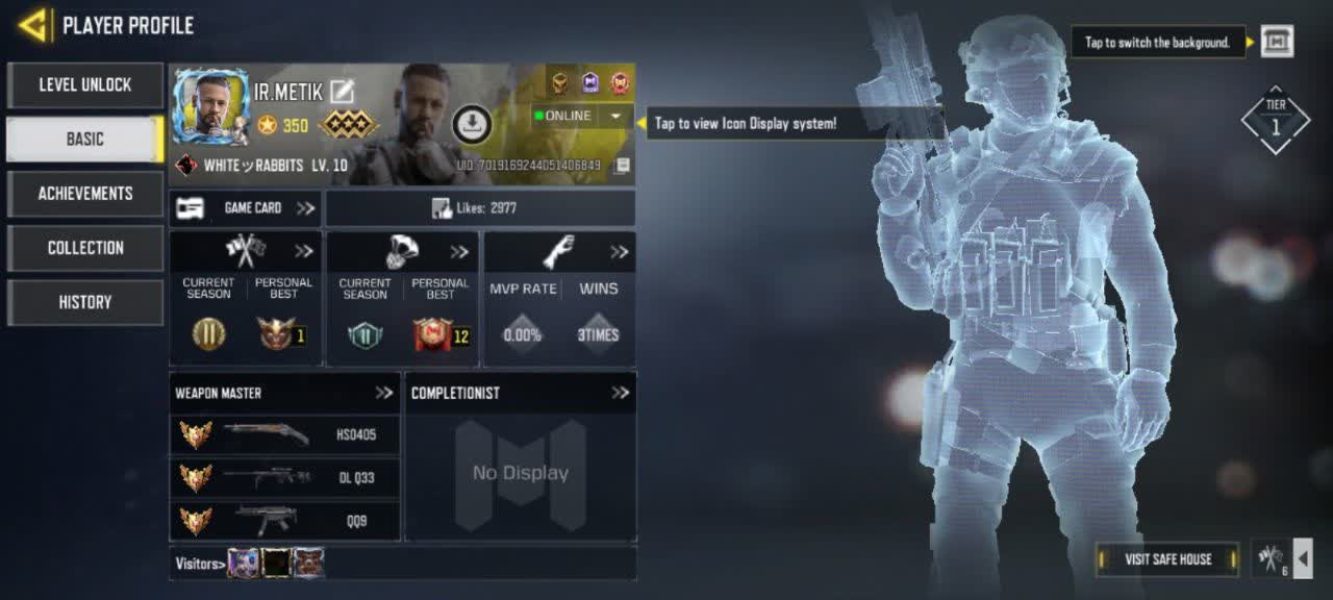The width and height of the screenshot is (1333, 600).
Task: Go back using the yellow arrow
Action: [x=34, y=25]
